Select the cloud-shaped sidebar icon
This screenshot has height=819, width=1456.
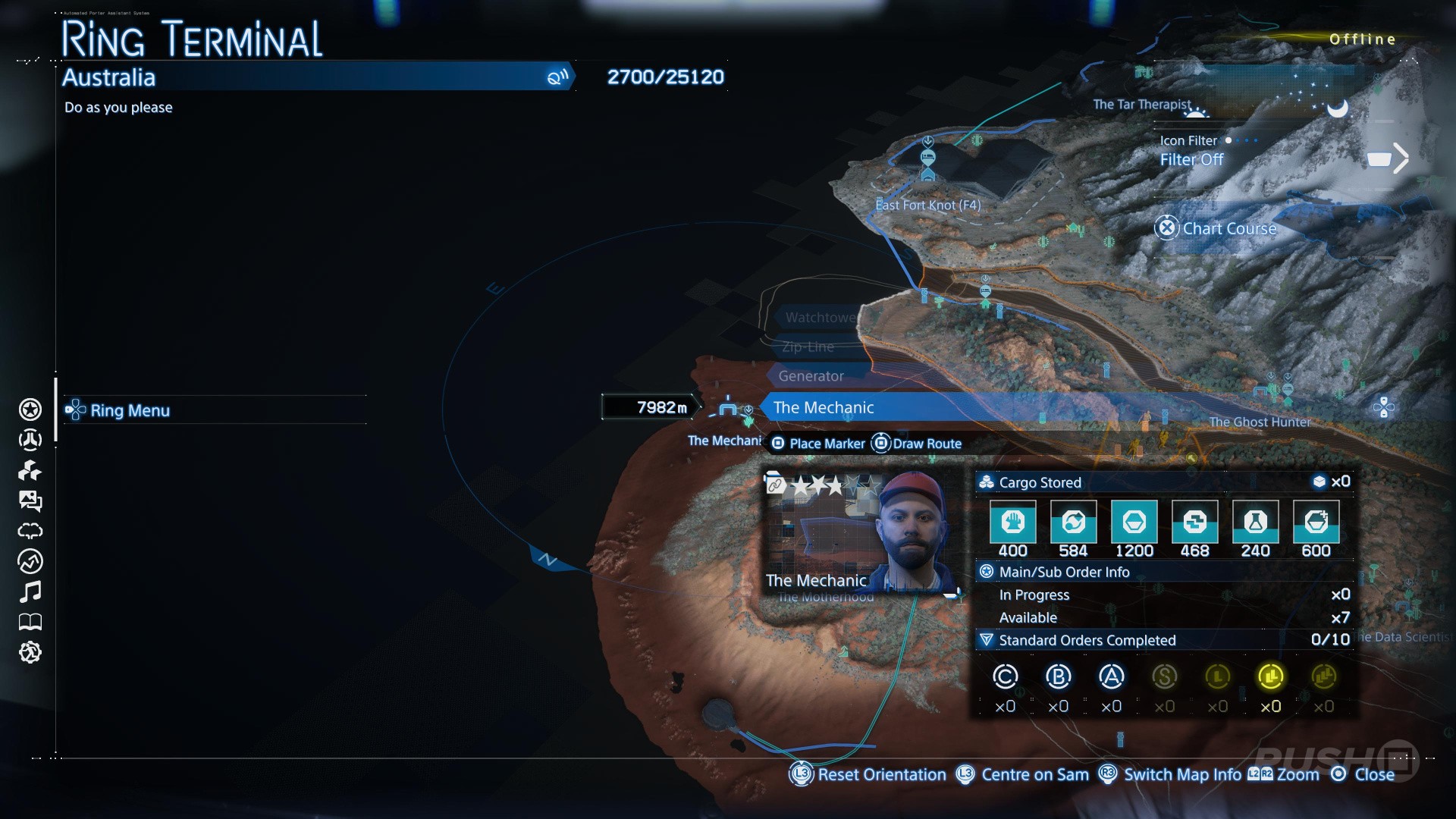[30, 531]
